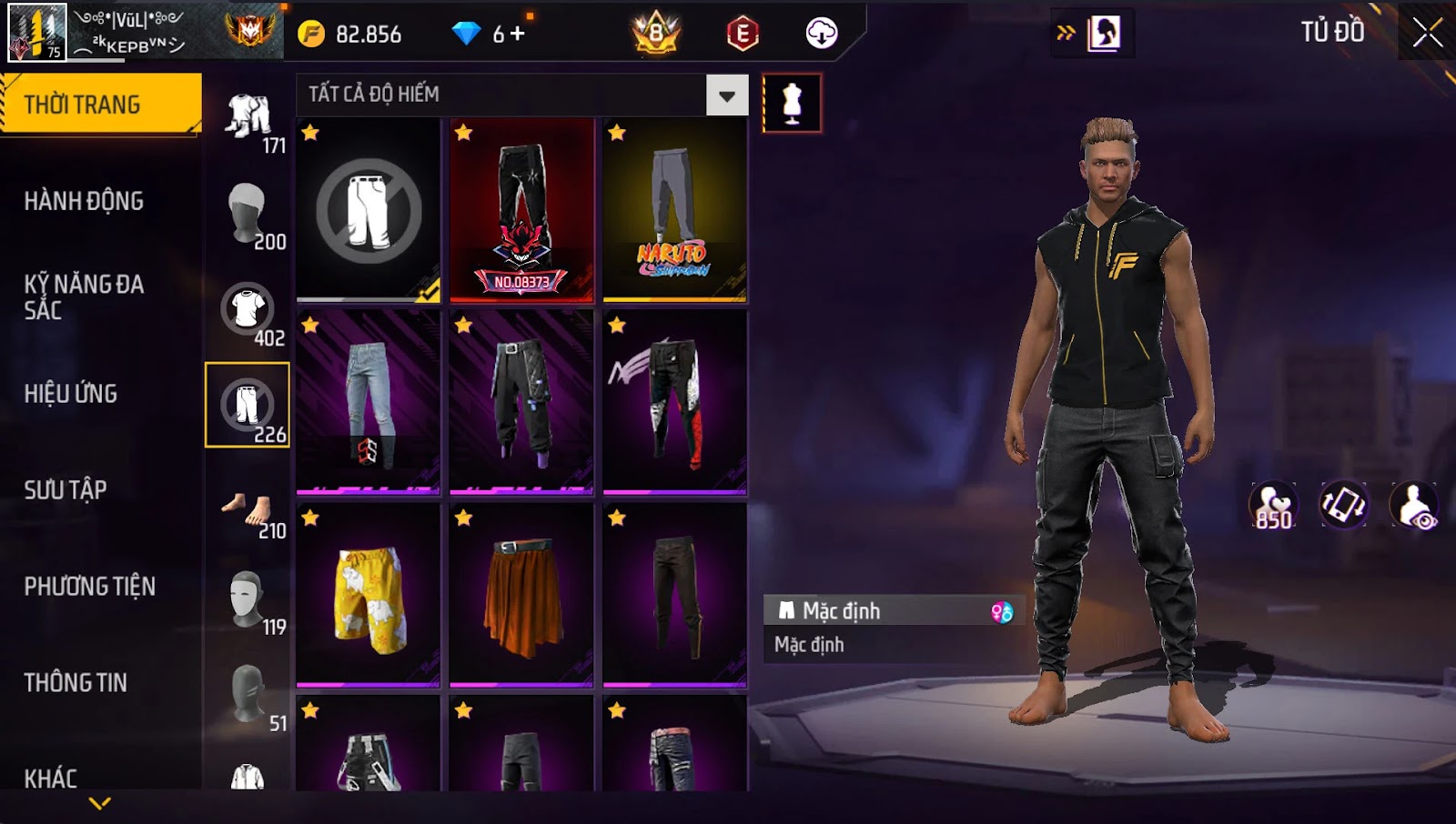Switch to the Phương Tiện tab
The image size is (1456, 824).
(89, 587)
